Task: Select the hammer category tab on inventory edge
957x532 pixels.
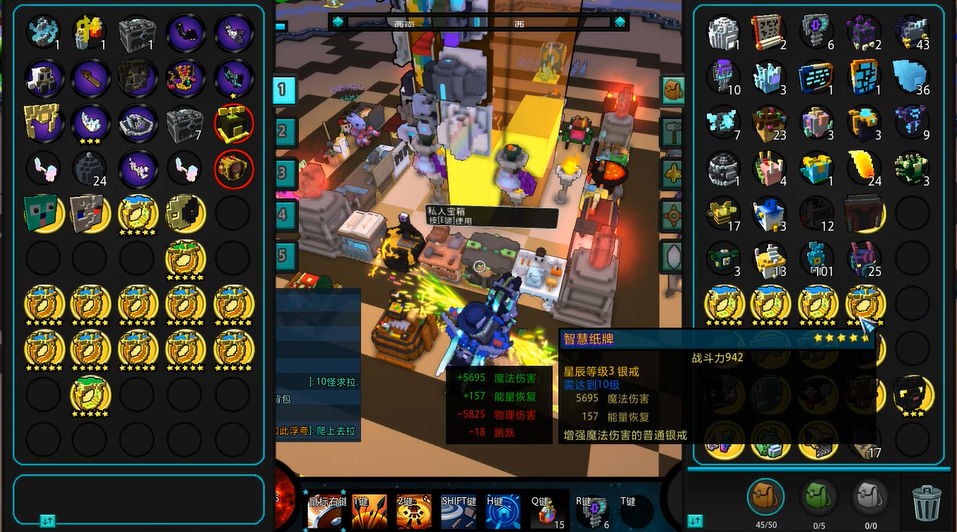Action: [672, 130]
